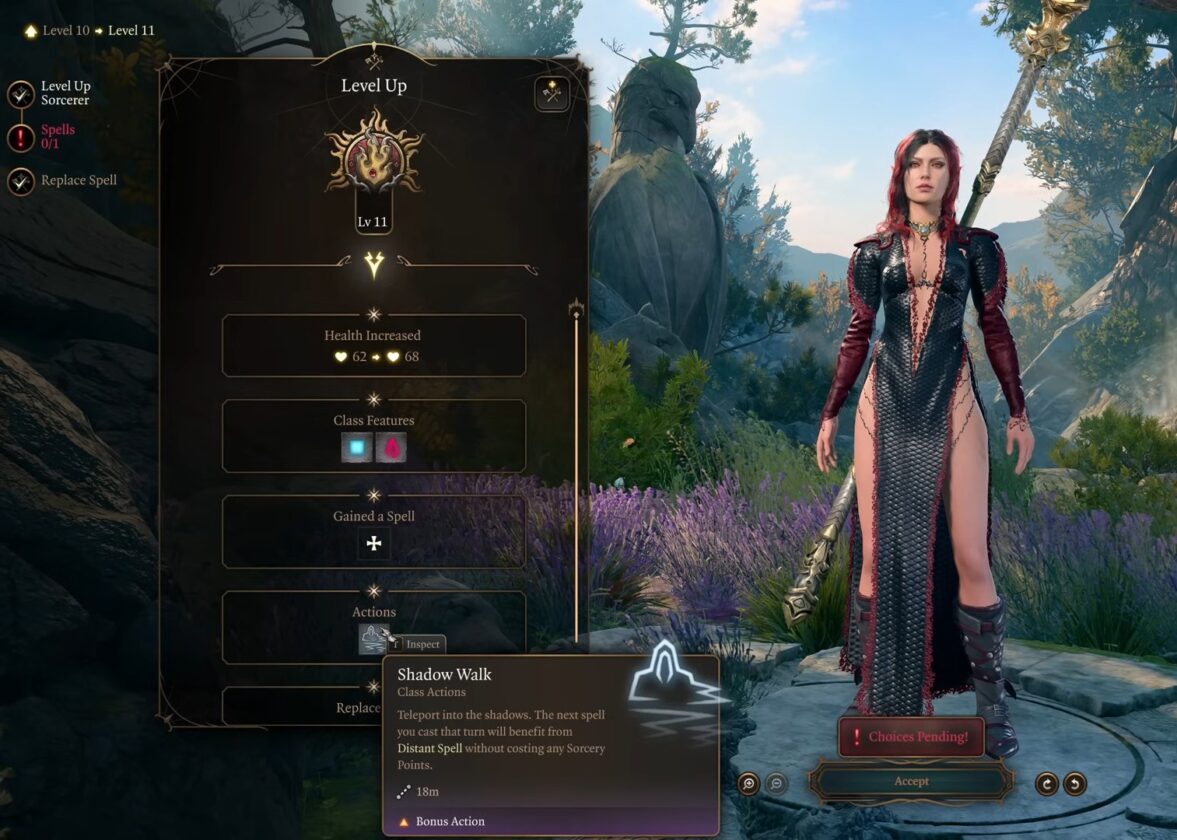This screenshot has width=1177, height=840.
Task: Select the Shadow Walk action icon
Action: click(373, 638)
